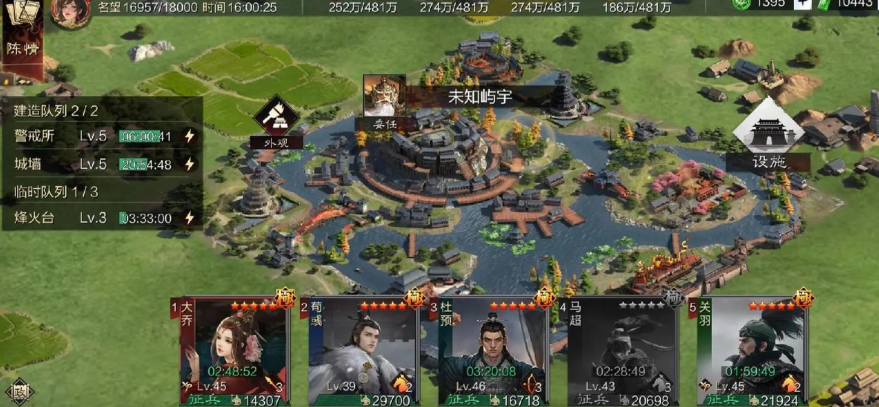Click the 委任 governor portrait
879x407 pixels.
coord(379,102)
